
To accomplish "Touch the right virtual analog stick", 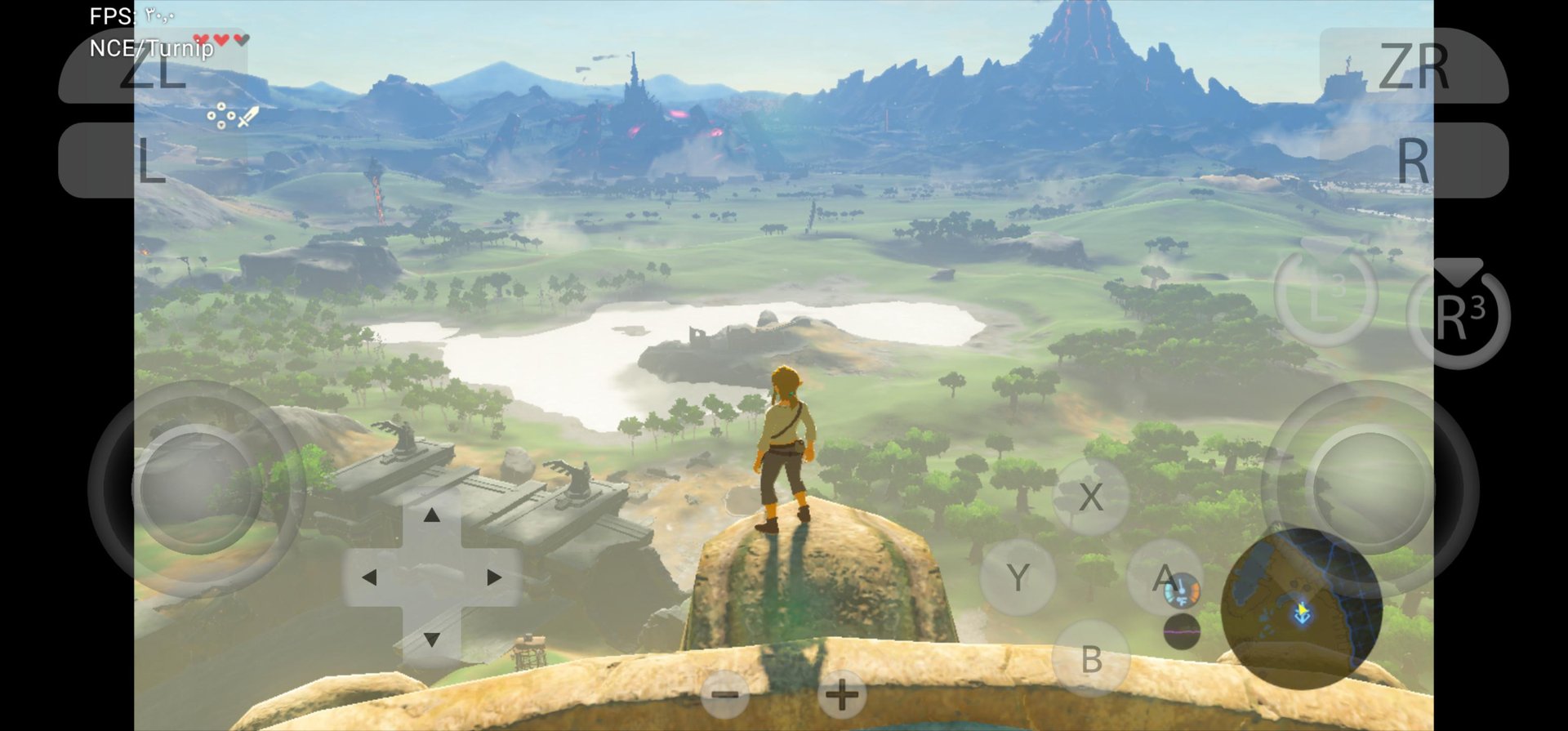I will (1370, 488).
